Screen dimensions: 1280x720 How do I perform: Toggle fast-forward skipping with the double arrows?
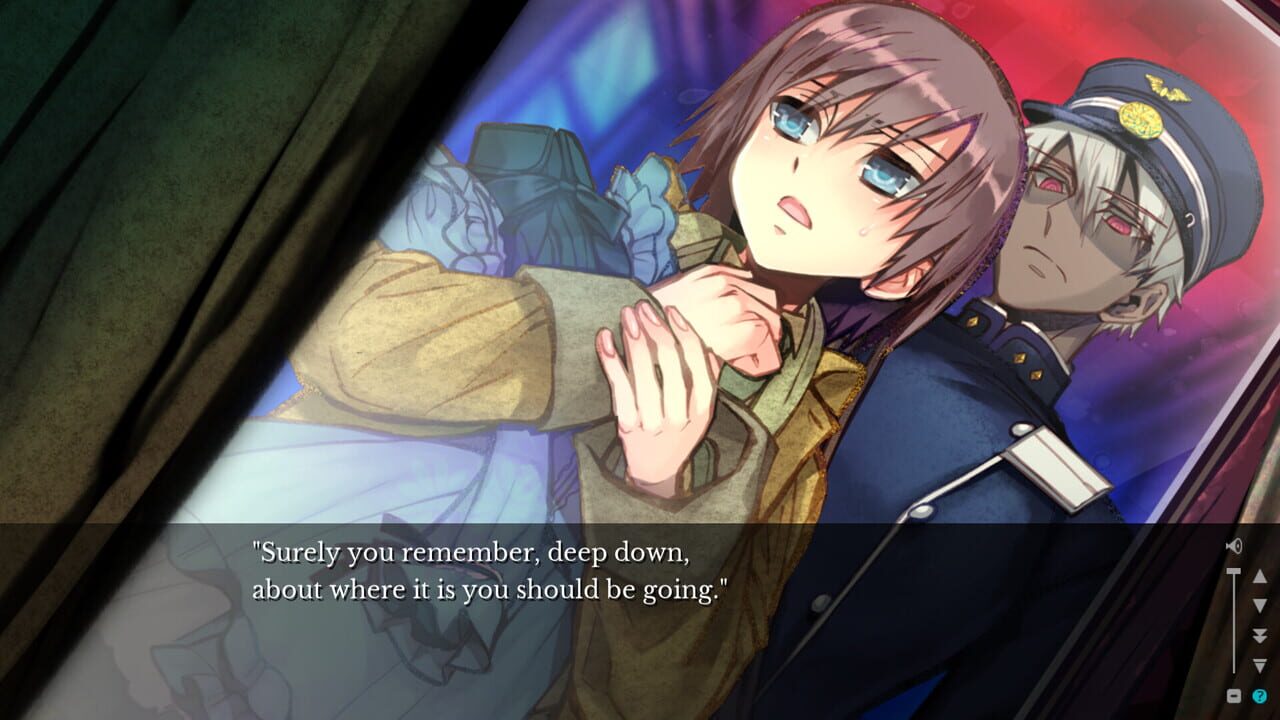1260,637
